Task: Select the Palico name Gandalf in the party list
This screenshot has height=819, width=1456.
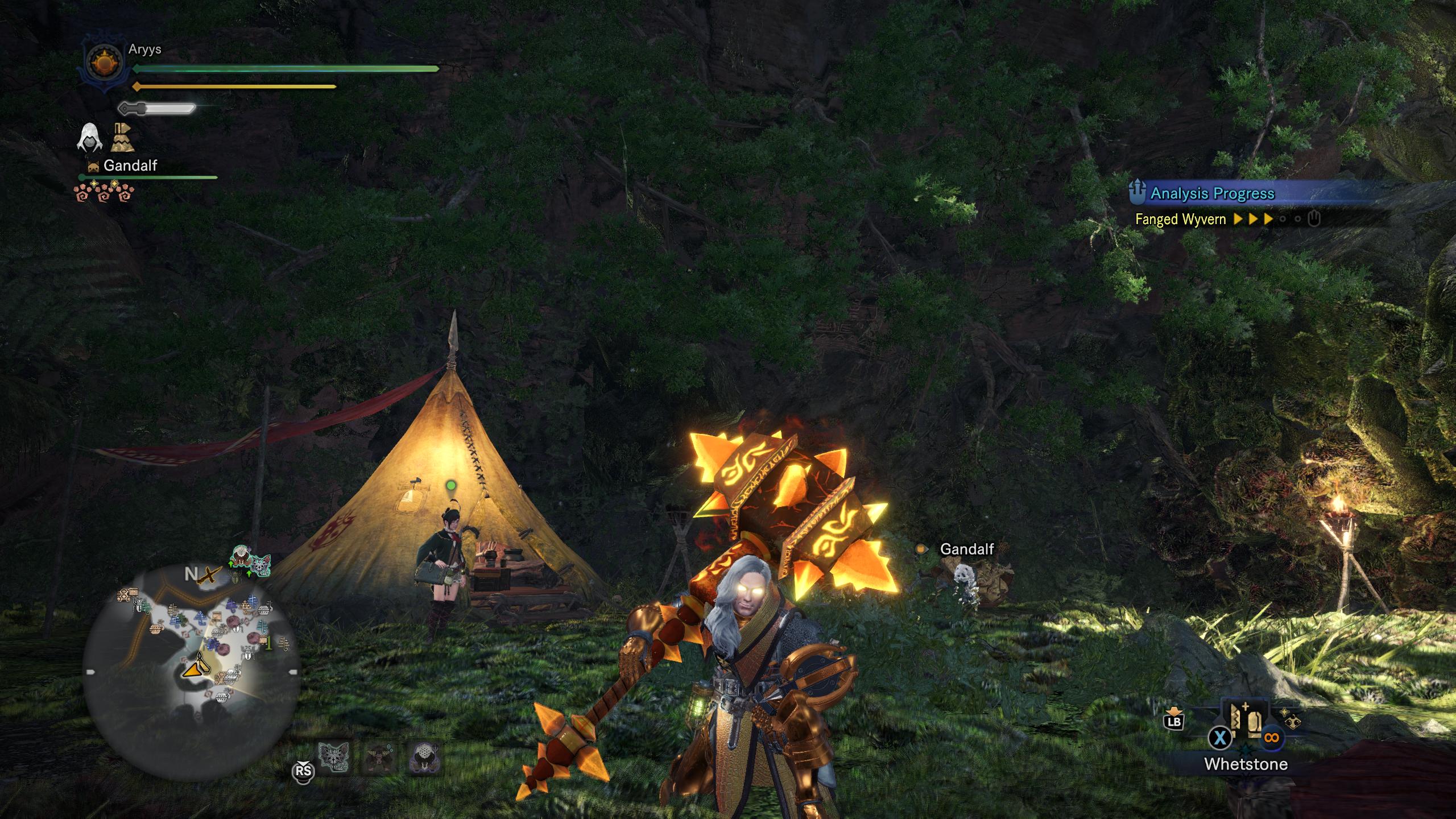Action: pyautogui.click(x=130, y=166)
